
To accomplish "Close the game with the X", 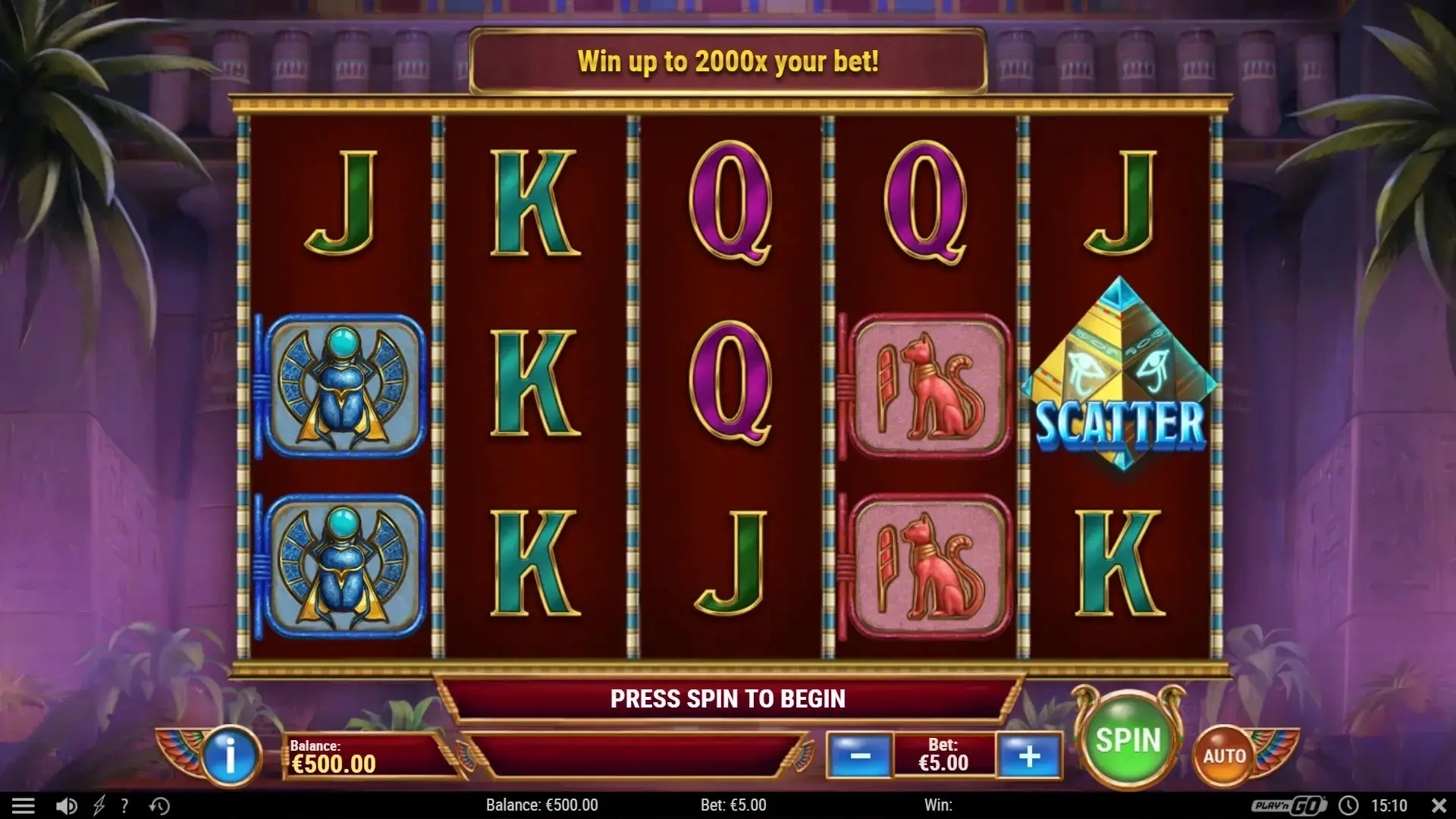I will (x=1439, y=805).
